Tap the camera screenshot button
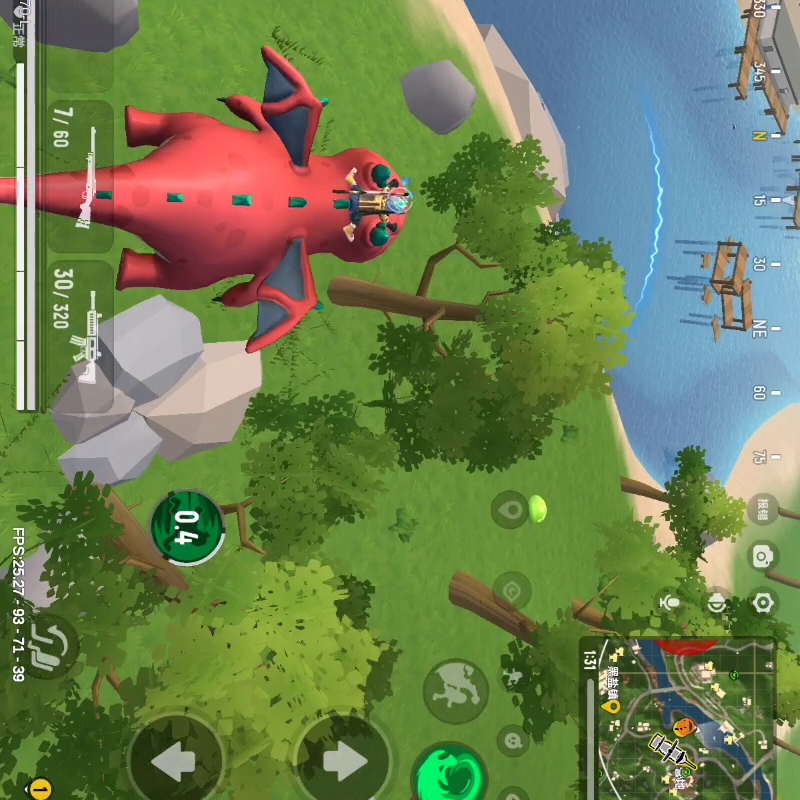 point(763,556)
